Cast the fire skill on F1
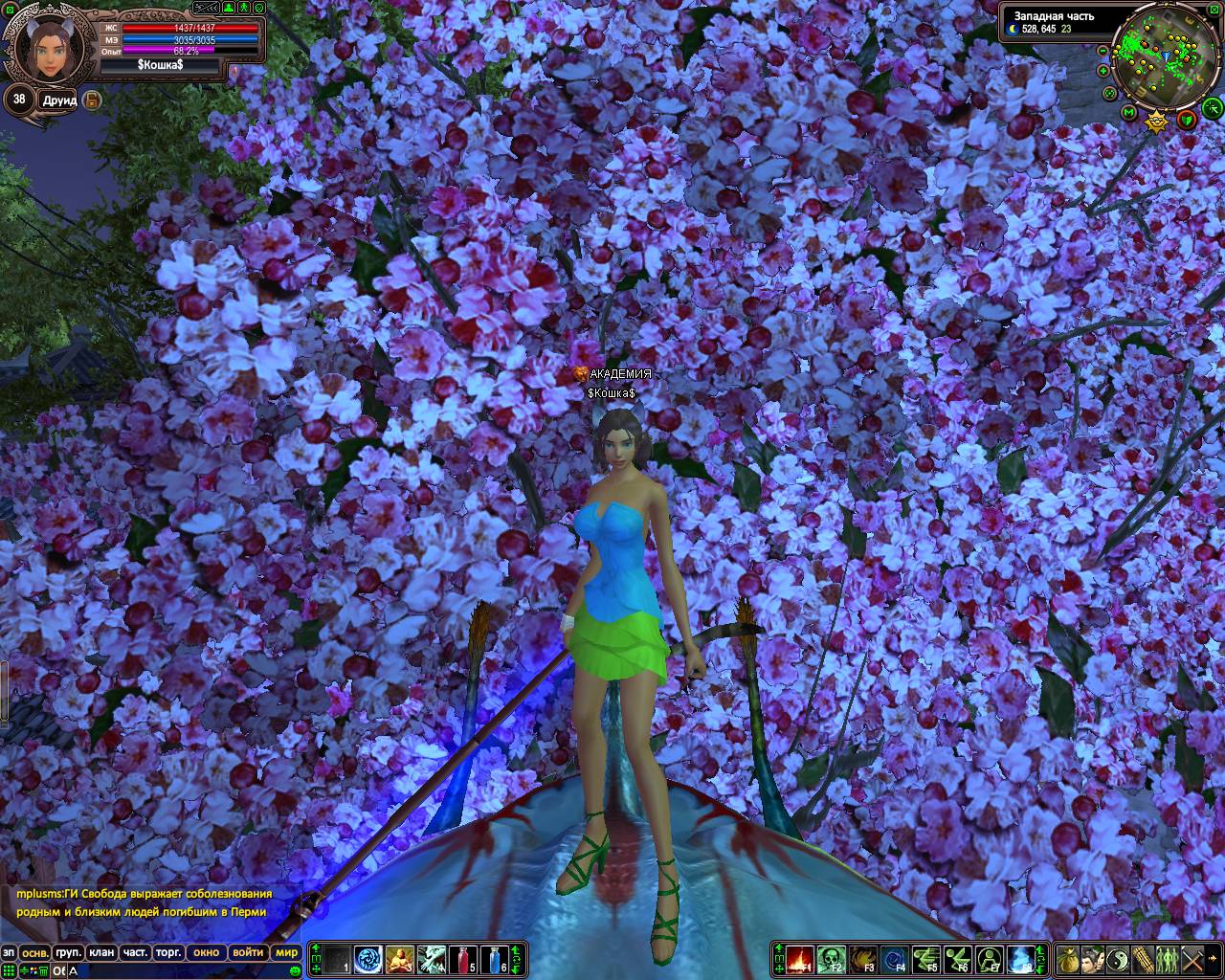This screenshot has height=980, width=1225. [800, 958]
